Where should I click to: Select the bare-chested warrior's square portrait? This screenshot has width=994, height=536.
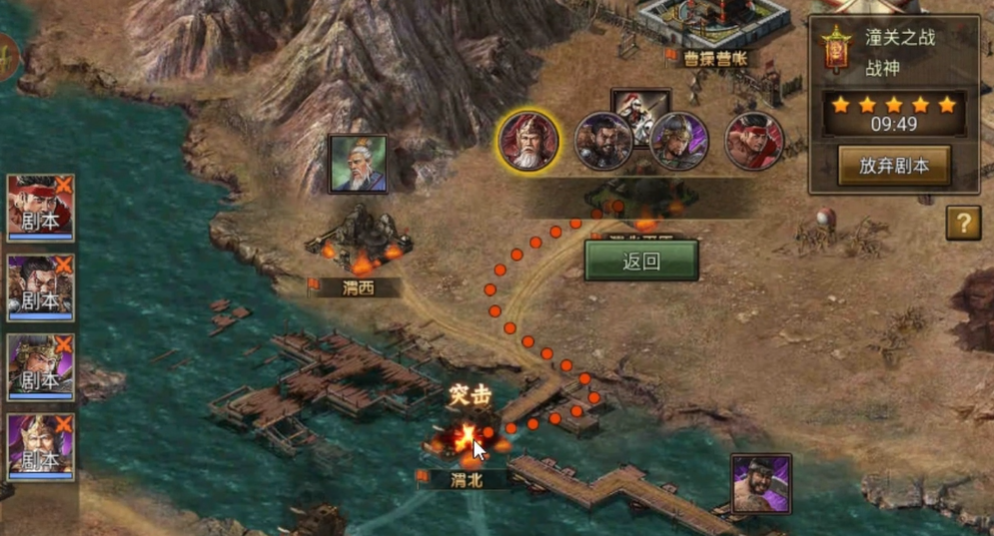click(761, 484)
